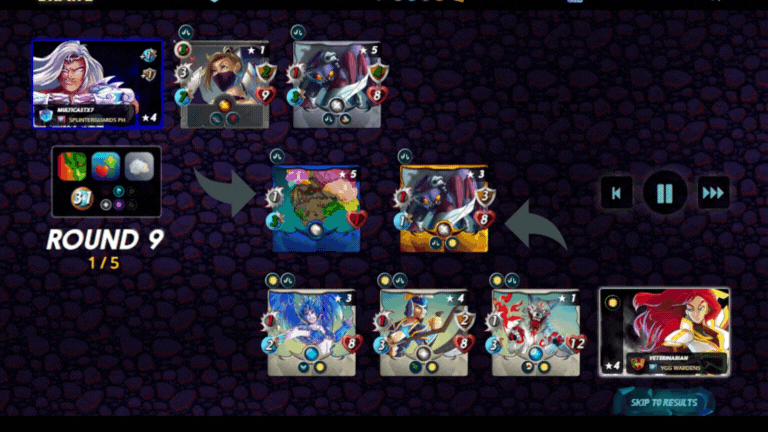Select the blue winged angel card
Image resolution: width=768 pixels, height=432 pixels.
point(311,332)
